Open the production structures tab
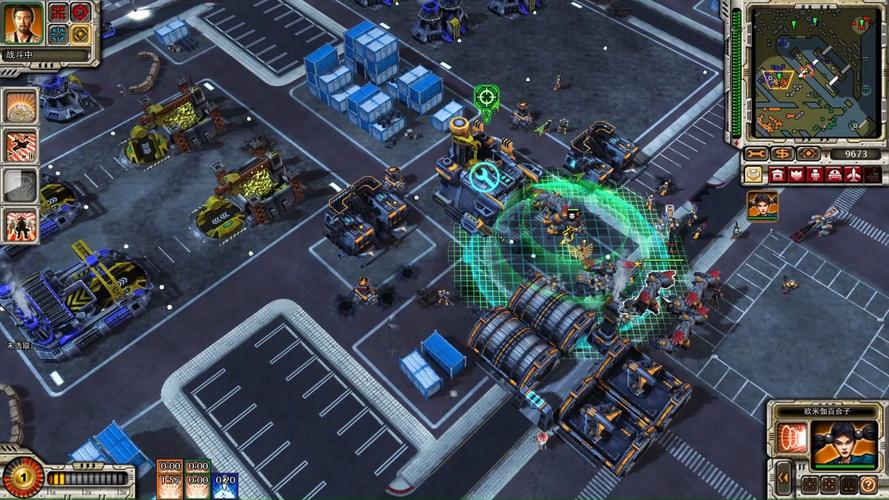Screen dimensions: 889x500 [779, 175]
